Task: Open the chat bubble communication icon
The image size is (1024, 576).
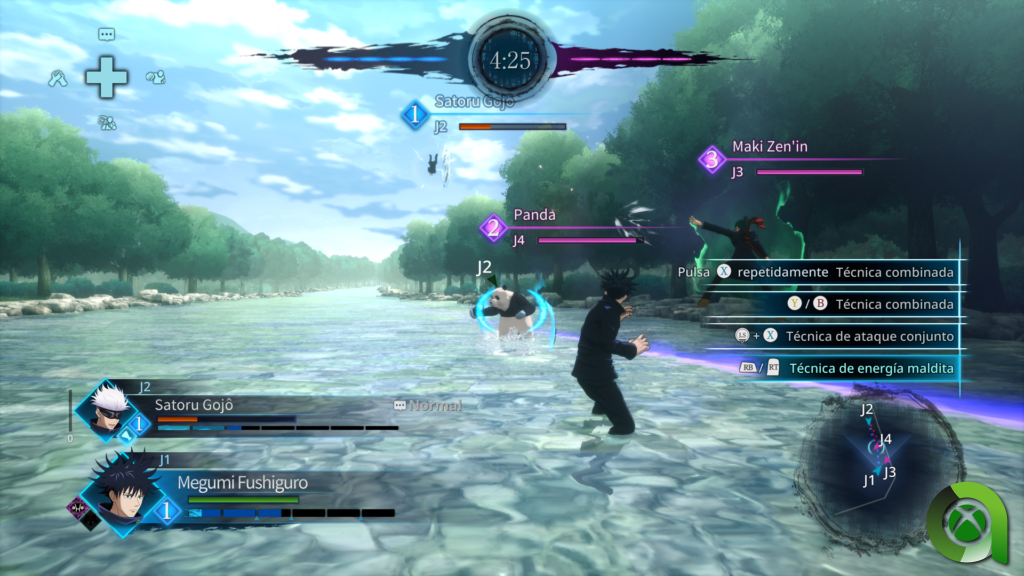Action: (106, 34)
